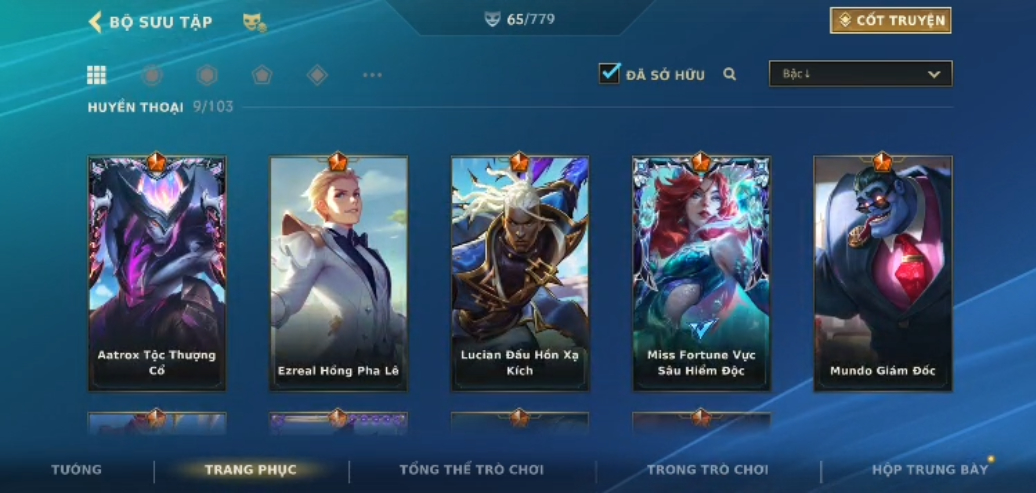Open the Cốt Truyện story button
1036x493 pixels.
point(890,20)
